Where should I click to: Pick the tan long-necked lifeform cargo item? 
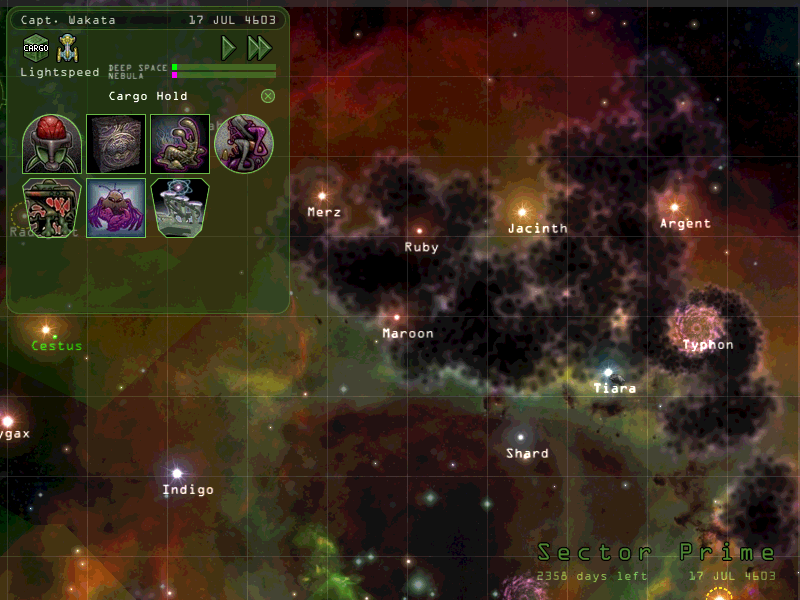pyautogui.click(x=180, y=144)
